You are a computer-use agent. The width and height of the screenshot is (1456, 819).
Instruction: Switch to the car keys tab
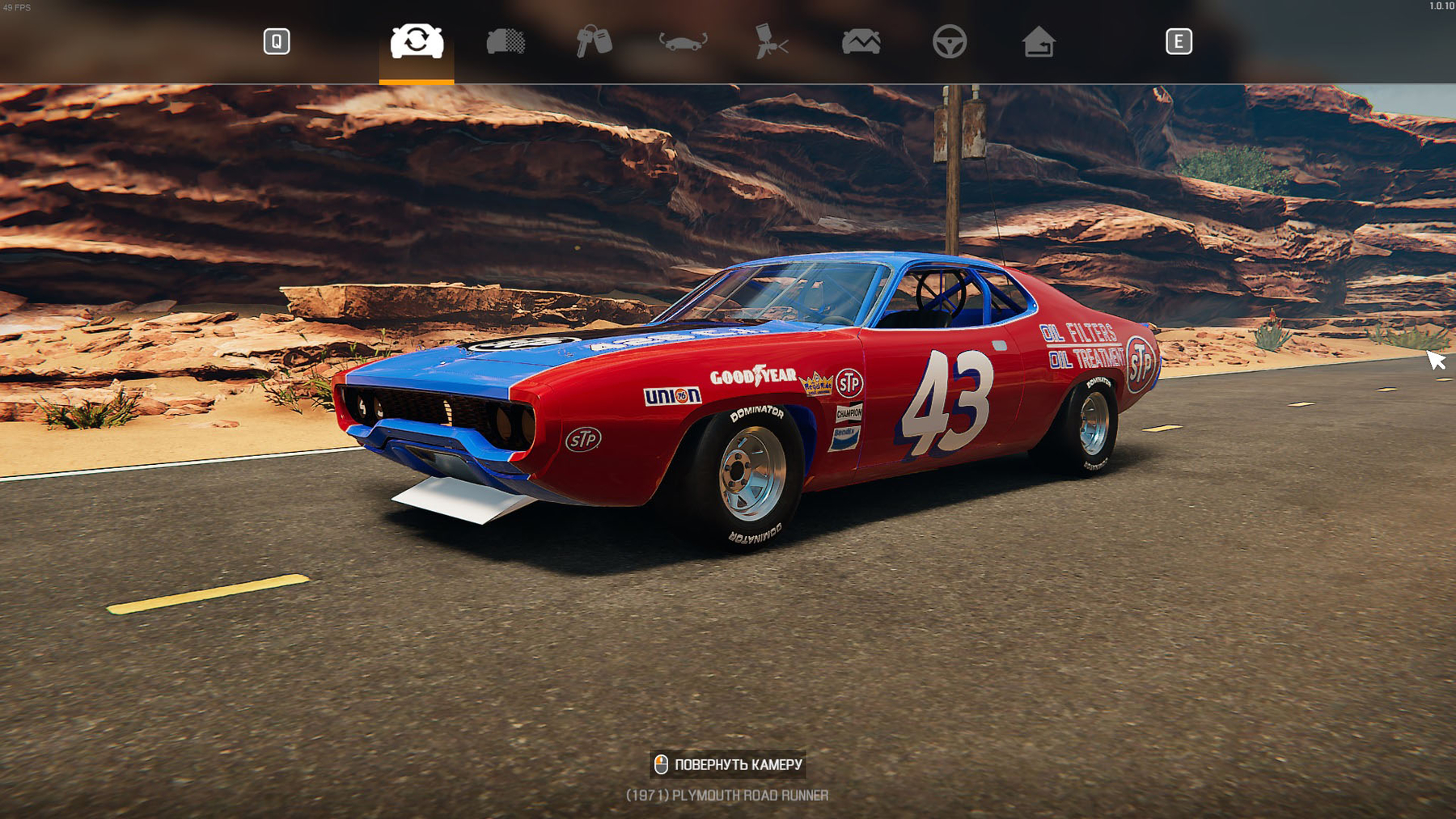click(594, 41)
